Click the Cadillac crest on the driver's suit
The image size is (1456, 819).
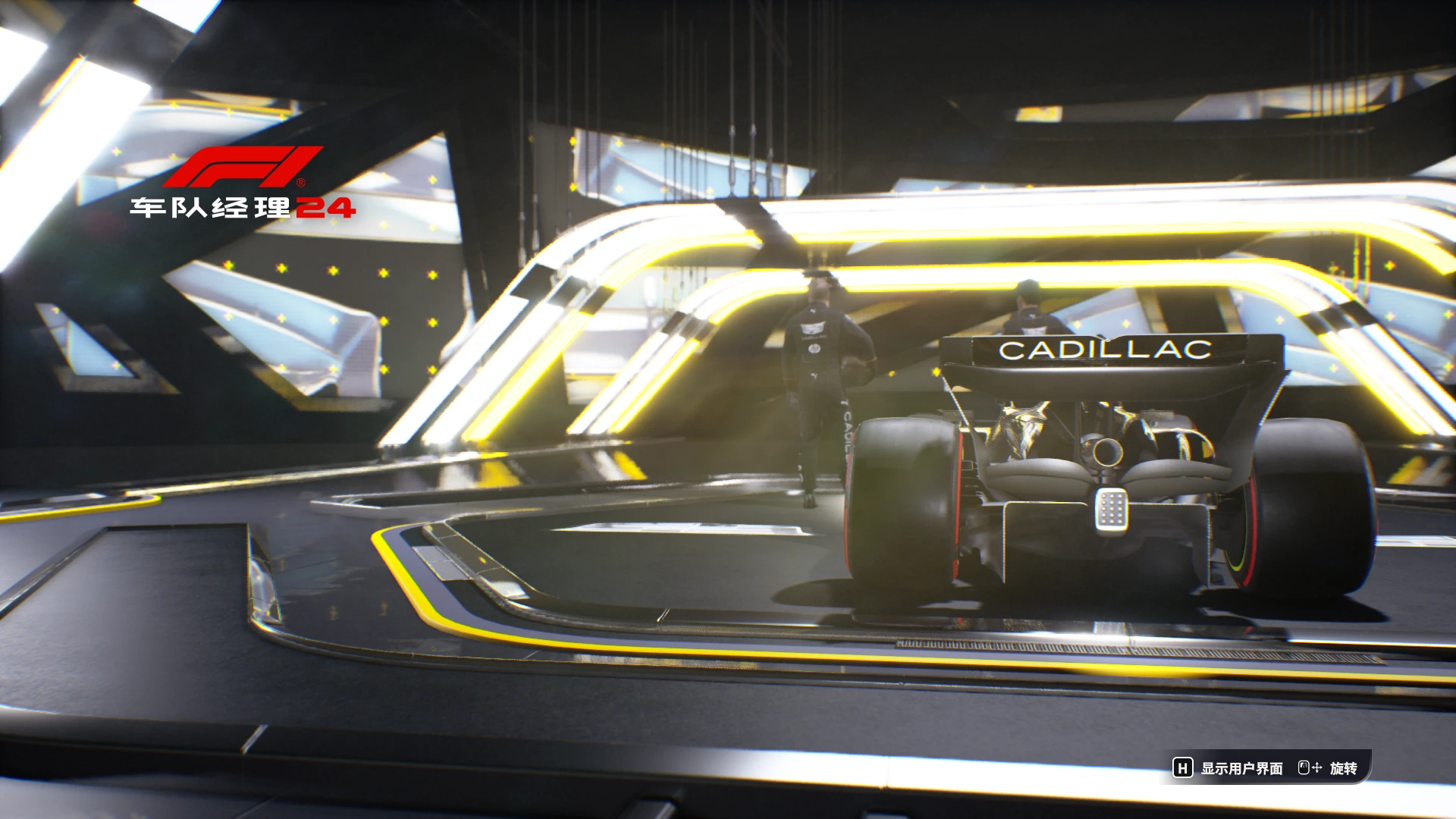click(x=811, y=328)
